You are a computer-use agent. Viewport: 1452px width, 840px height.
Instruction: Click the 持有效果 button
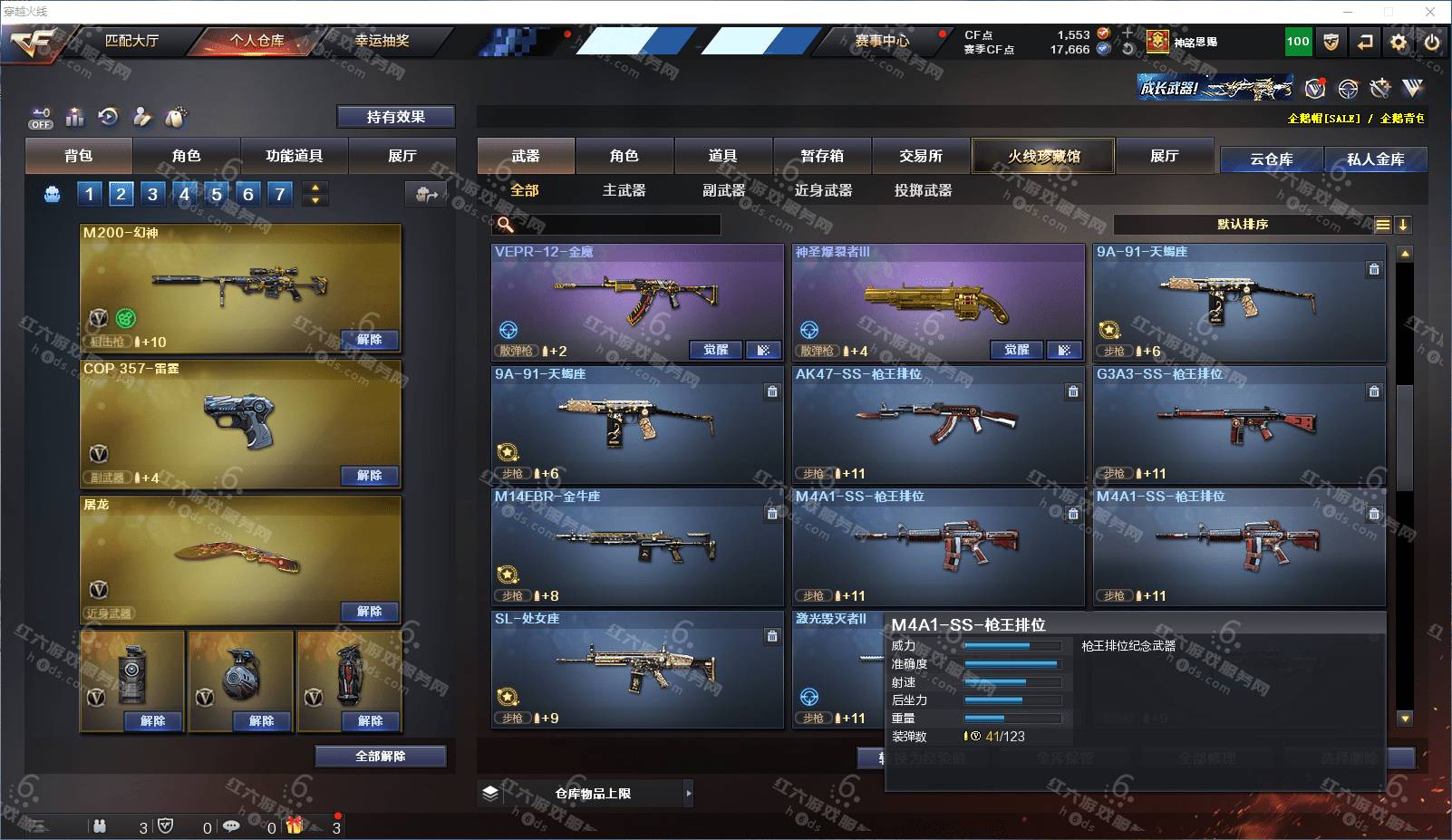point(395,117)
